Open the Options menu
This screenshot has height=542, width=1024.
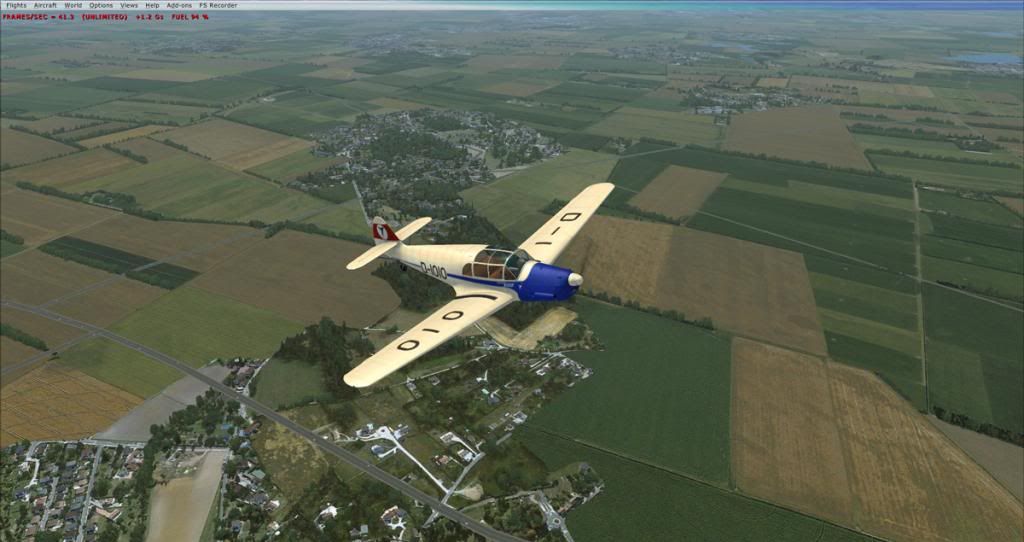101,5
